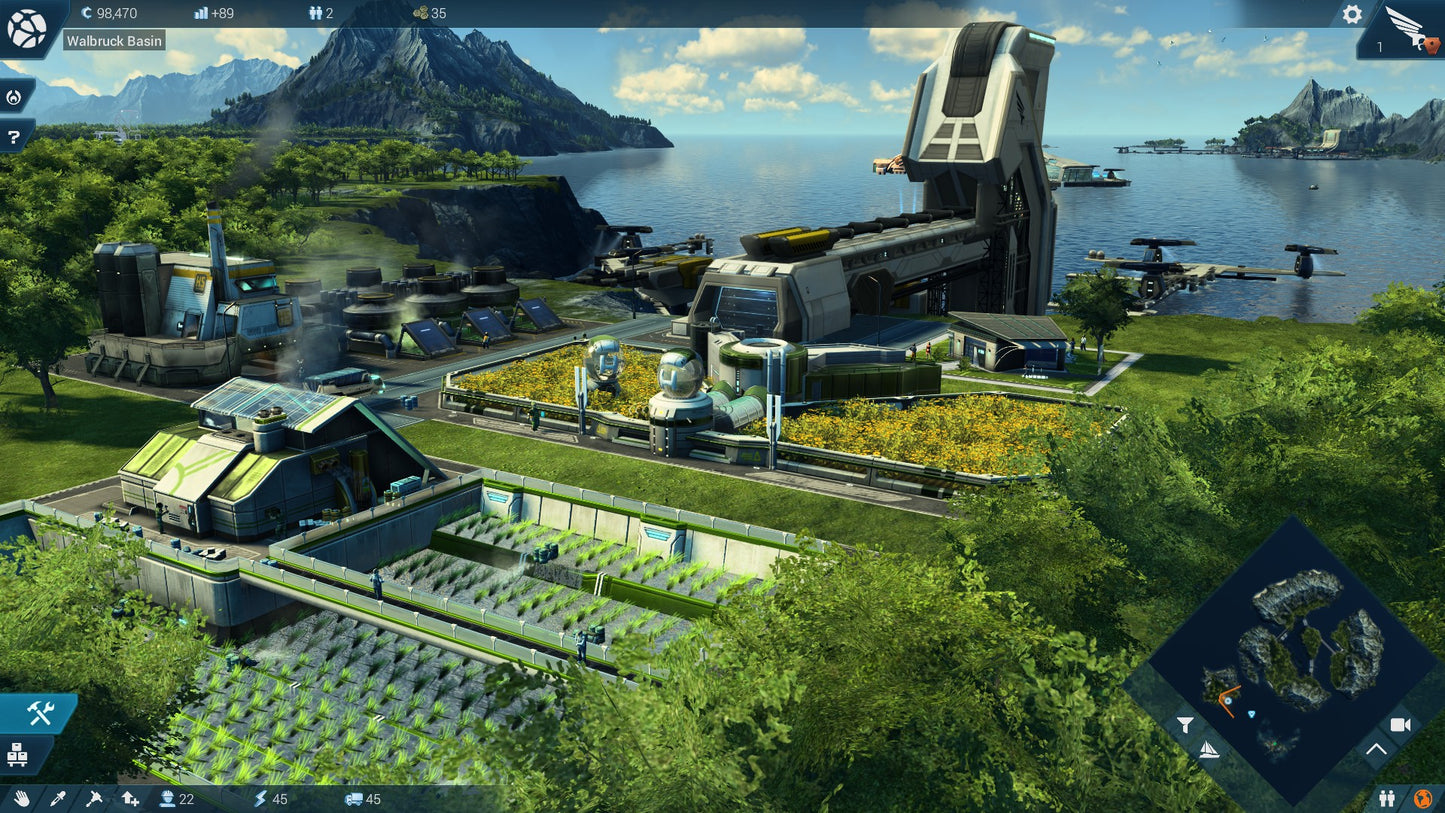The height and width of the screenshot is (813, 1445).
Task: Expand the workforce display showing 22
Action: [x=178, y=799]
